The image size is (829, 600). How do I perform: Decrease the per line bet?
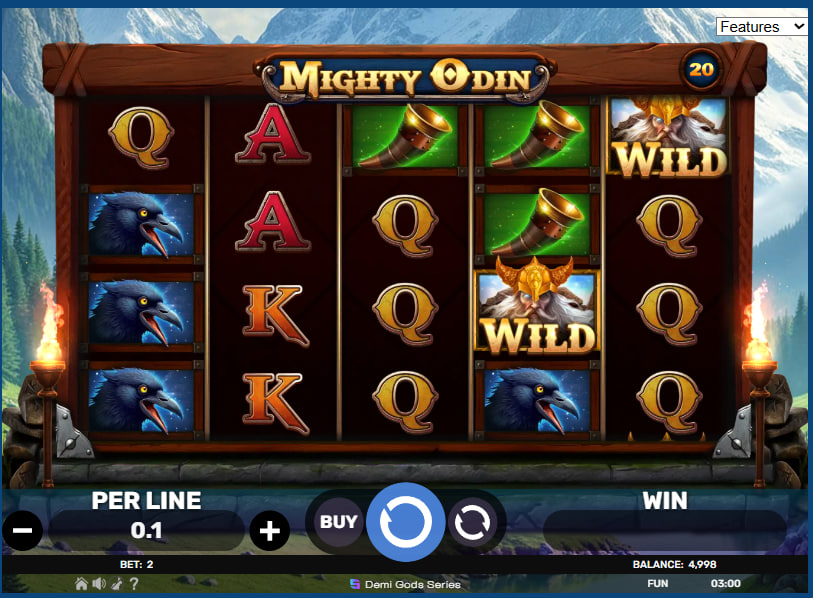pos(22,530)
